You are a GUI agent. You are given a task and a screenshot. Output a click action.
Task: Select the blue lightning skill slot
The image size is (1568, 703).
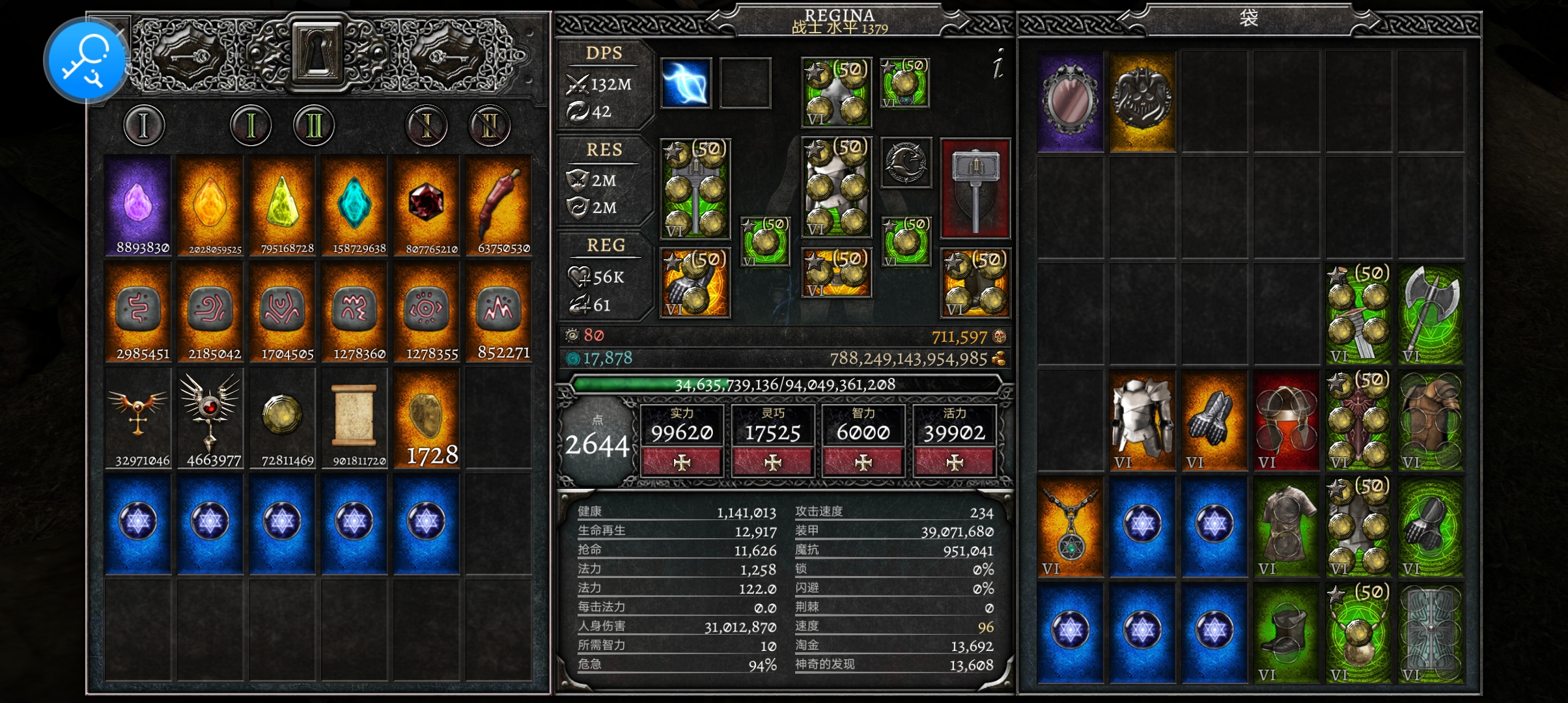pyautogui.click(x=686, y=83)
